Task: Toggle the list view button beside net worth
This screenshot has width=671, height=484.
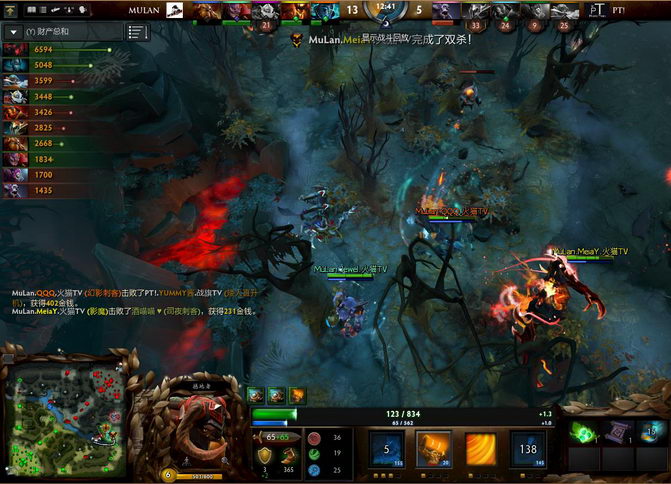Action: 139,32
